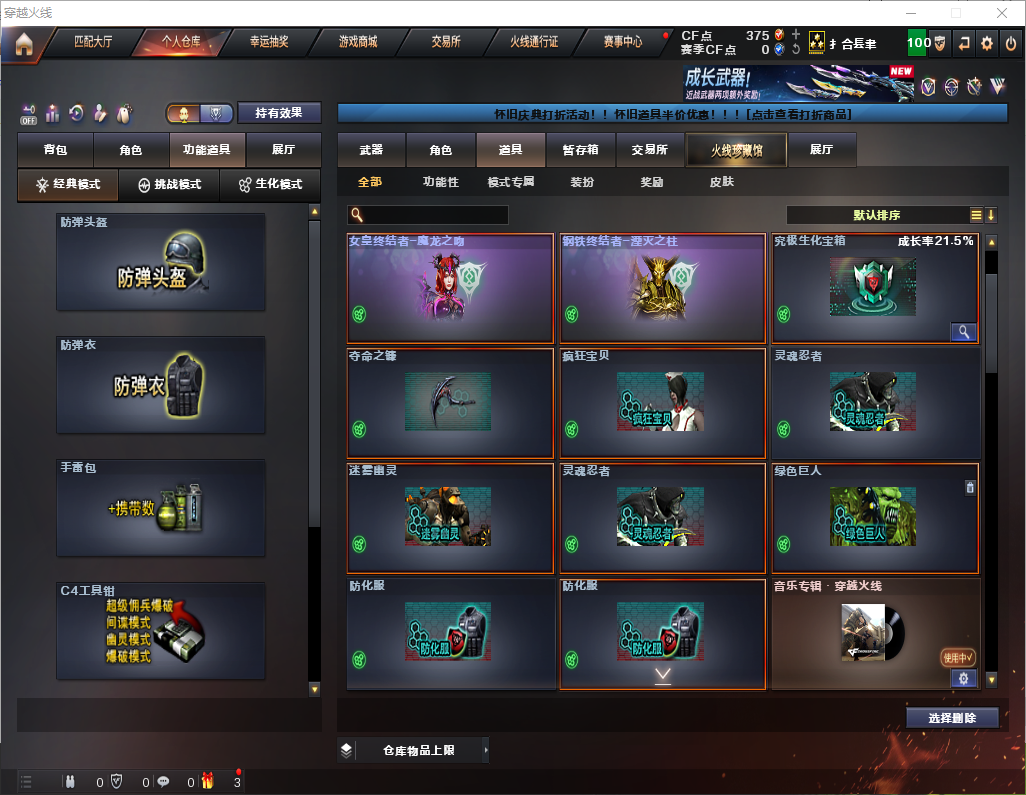Select the 防弹头盔 bulletproof helmet slot
The width and height of the screenshot is (1026, 795).
click(x=161, y=262)
